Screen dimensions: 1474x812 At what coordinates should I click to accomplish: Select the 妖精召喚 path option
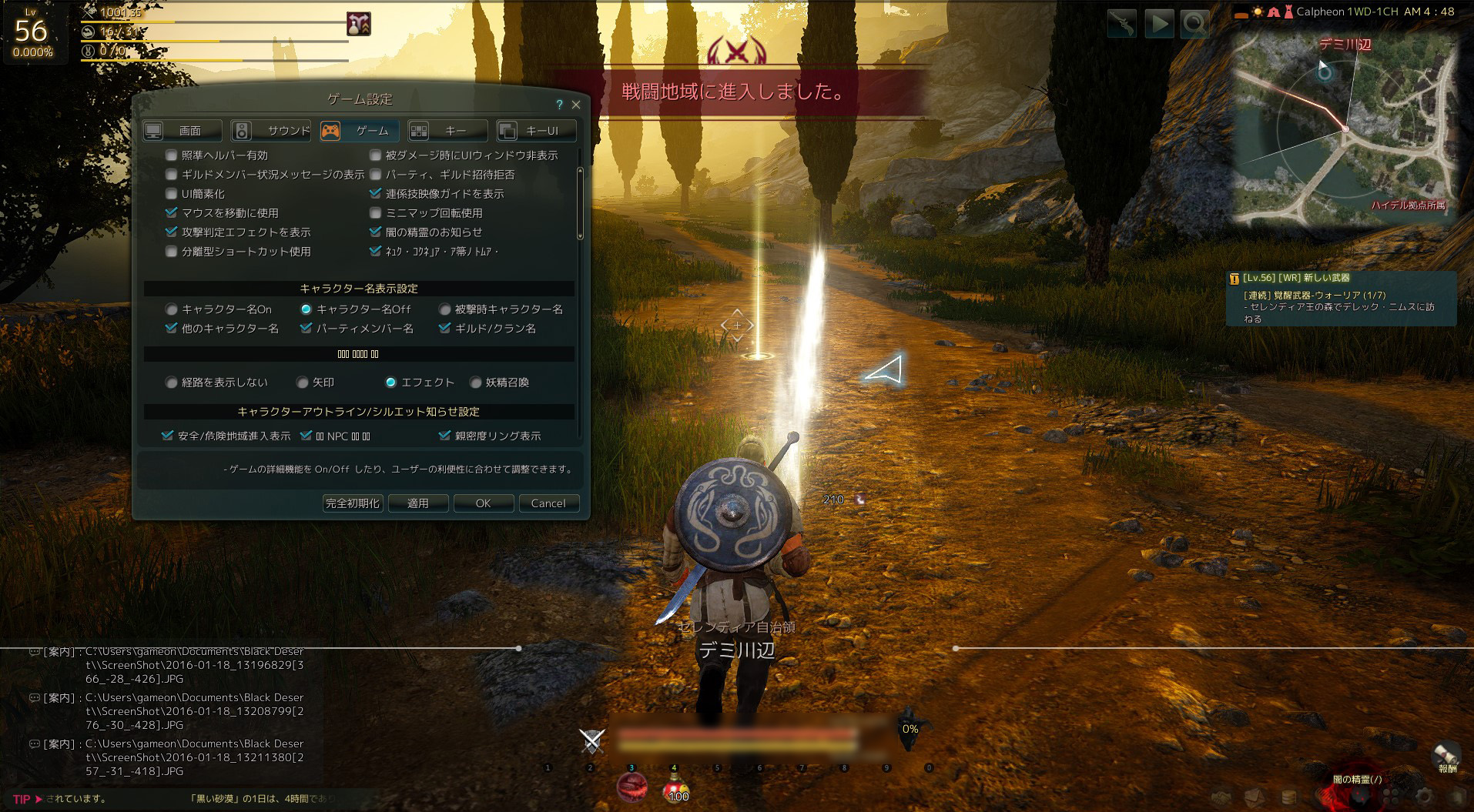476,383
